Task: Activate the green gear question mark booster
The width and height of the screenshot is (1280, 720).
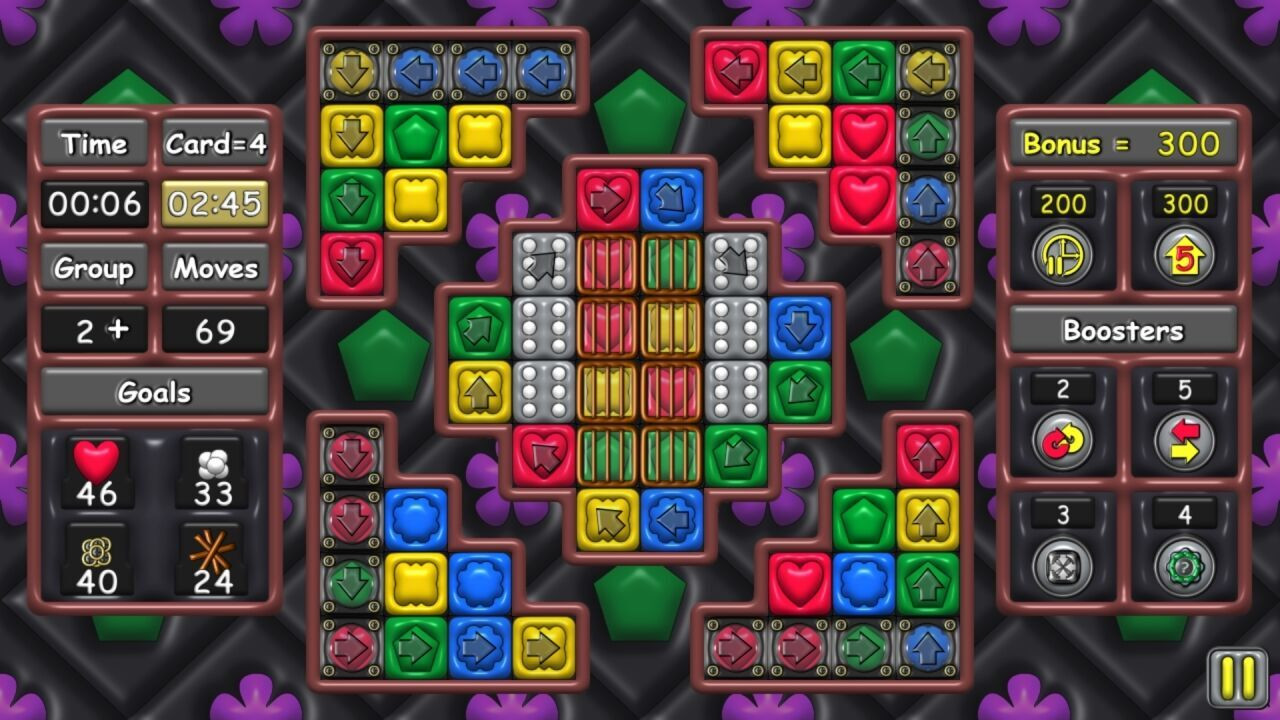Action: coord(1184,567)
